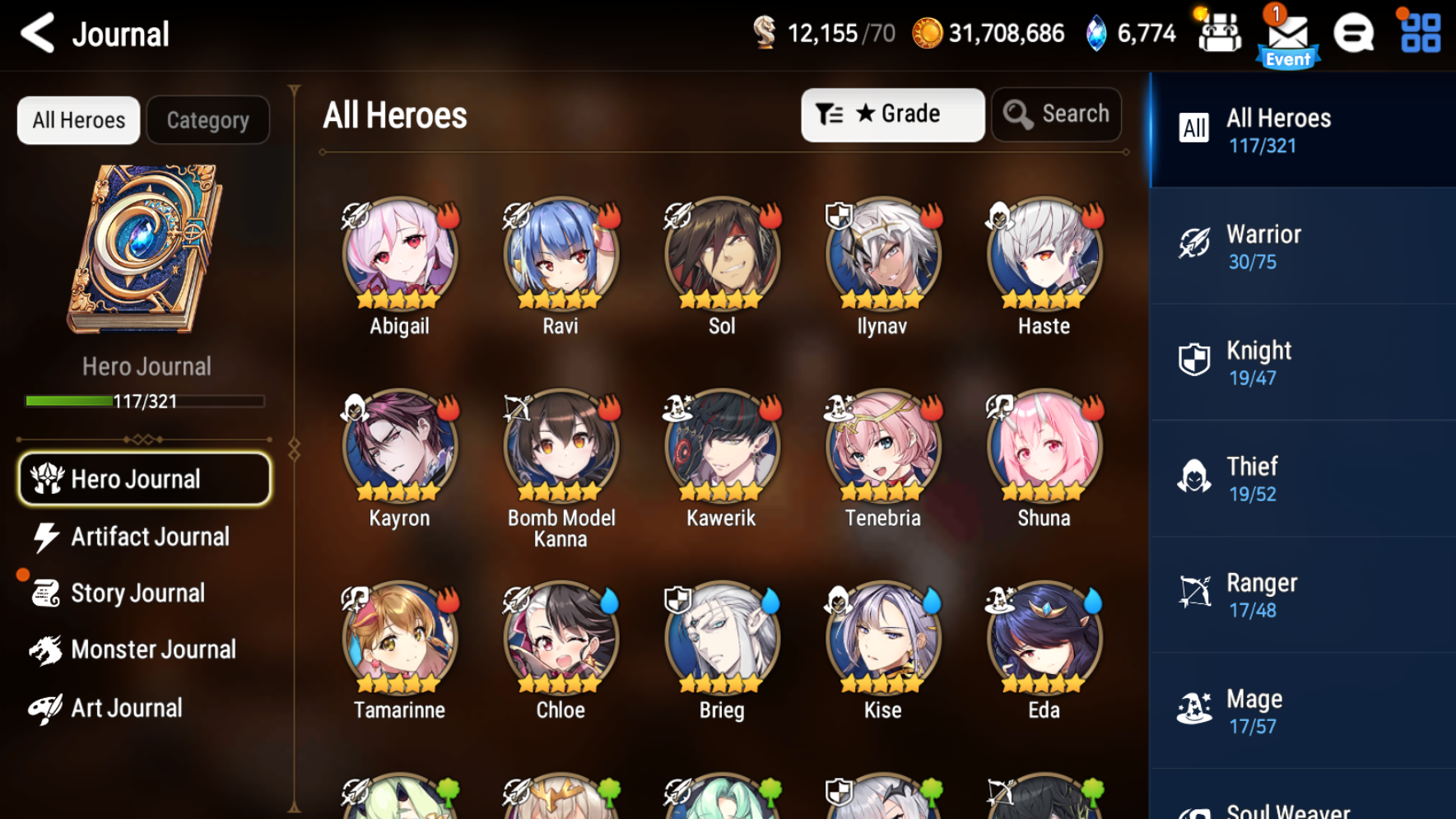Open the Art Journal
Screen dimensions: 1456x819
pyautogui.click(x=126, y=708)
